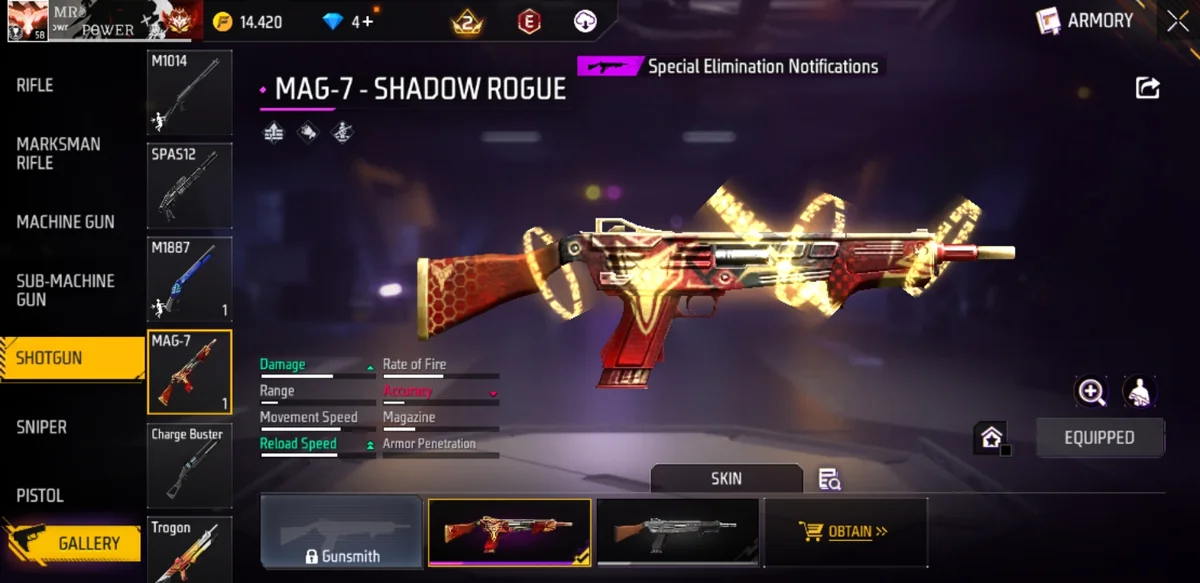Select the M1014 shotgun thumbnail
This screenshot has height=583, width=1200.
[189, 93]
